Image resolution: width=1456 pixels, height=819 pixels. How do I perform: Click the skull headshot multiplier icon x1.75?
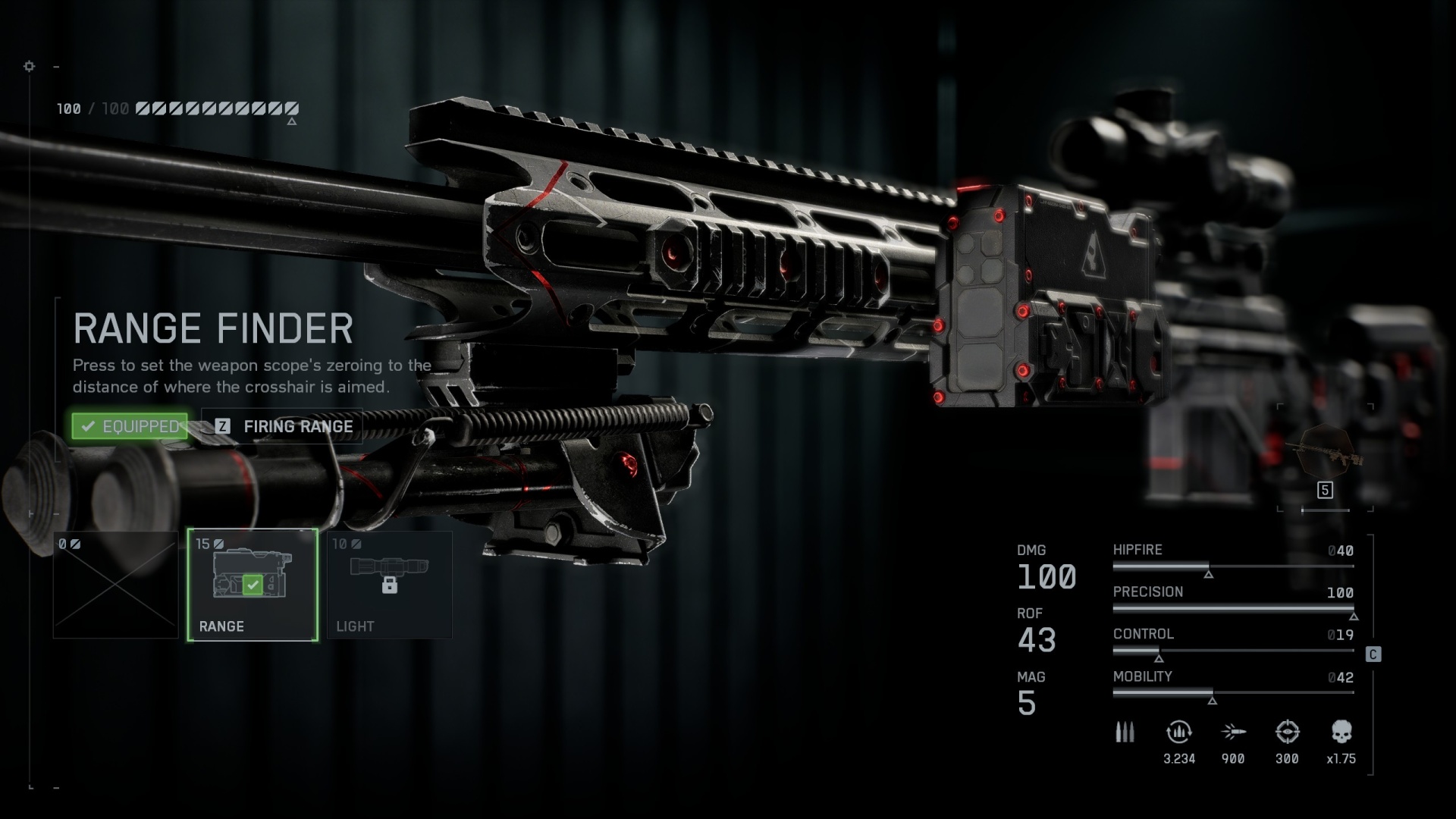point(1342,732)
